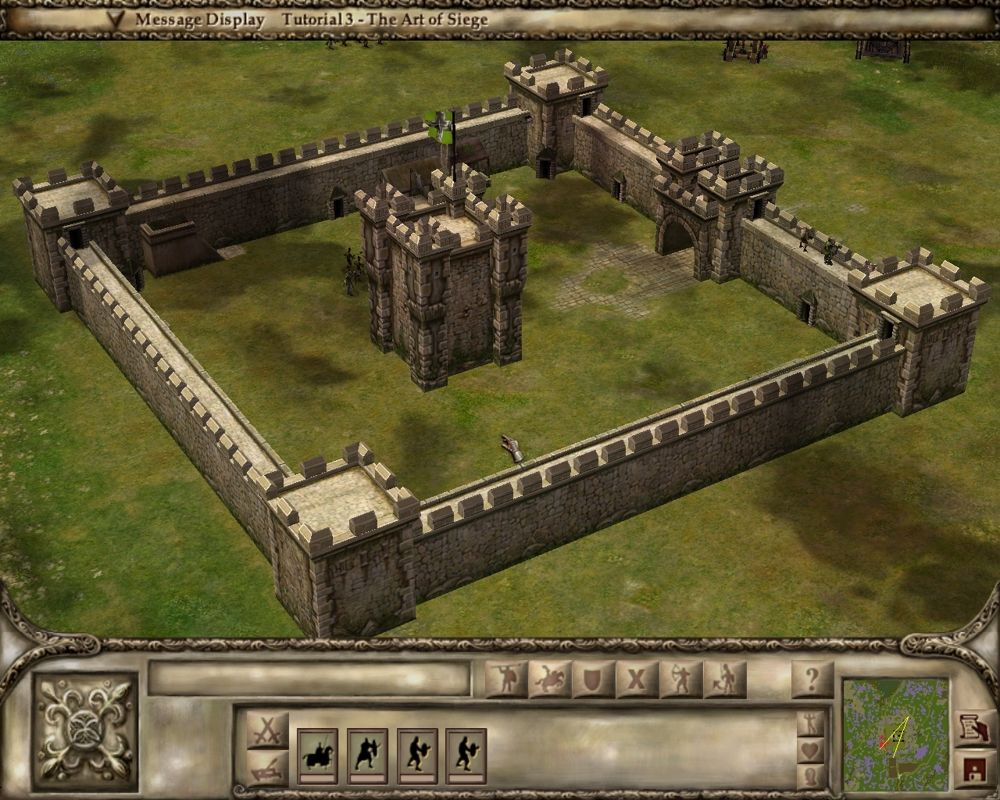Click the heart icon button
This screenshot has width=1000, height=800.
pyautogui.click(x=811, y=749)
